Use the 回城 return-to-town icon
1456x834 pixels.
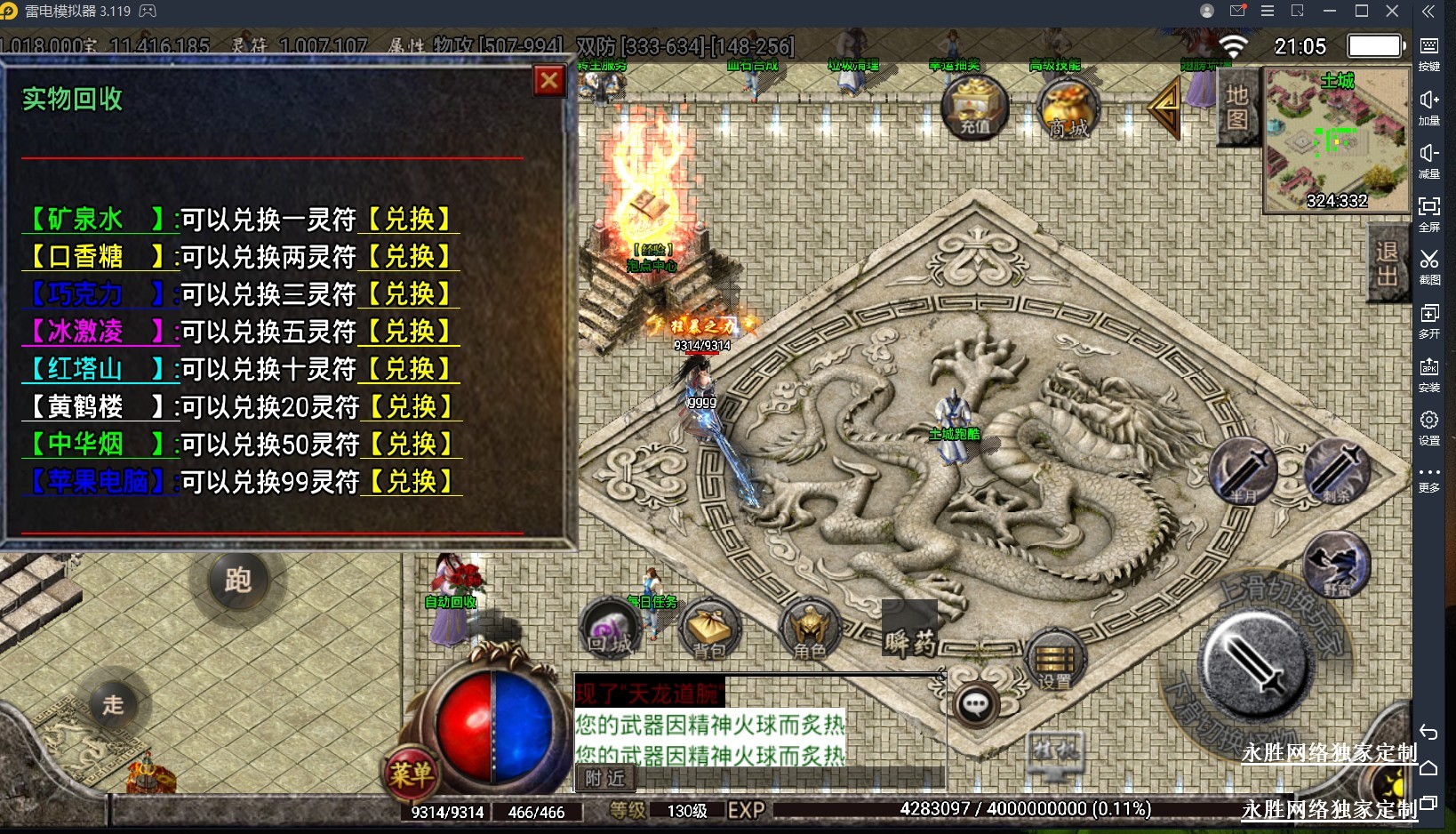point(610,629)
